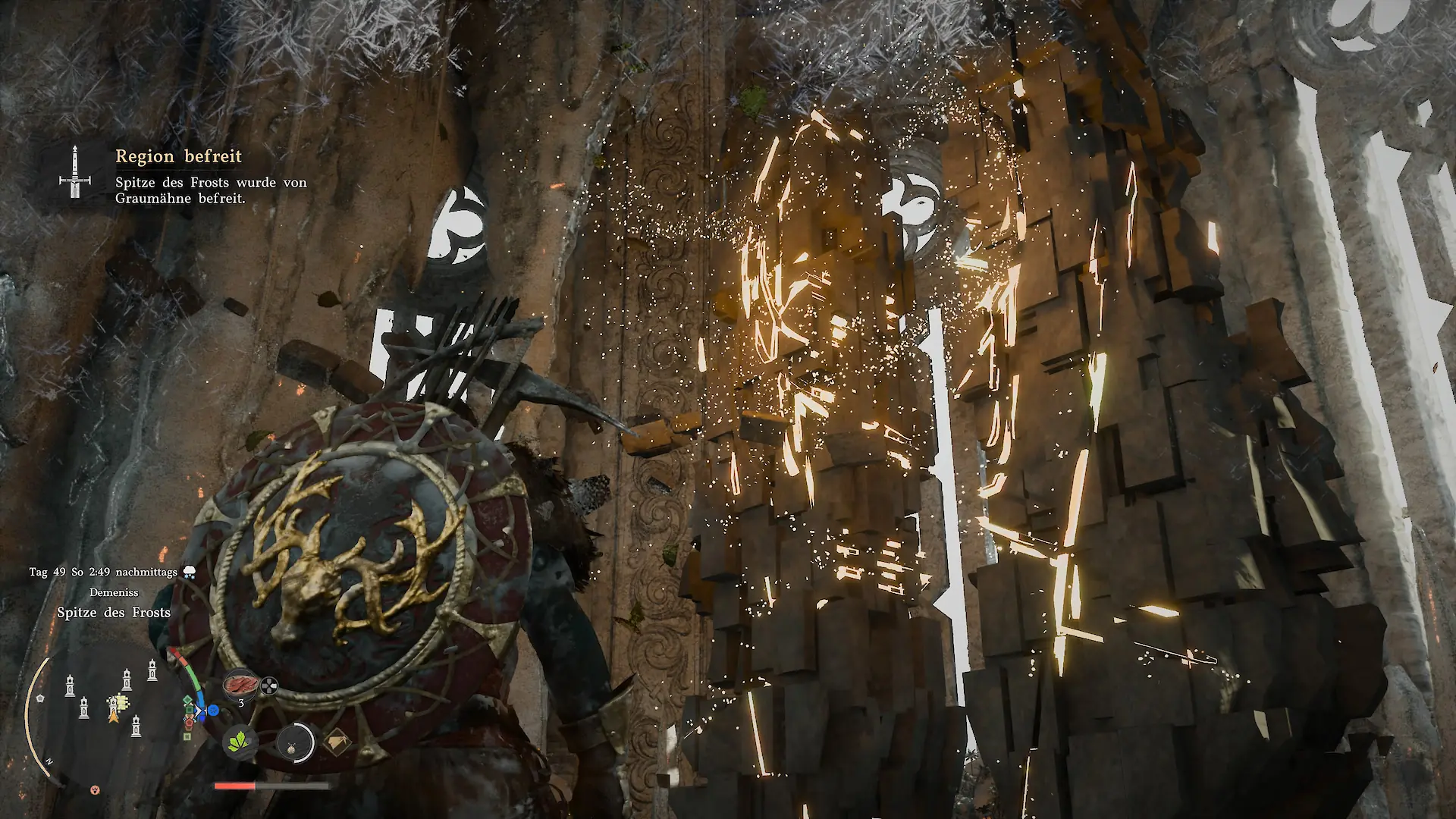Click the pentagon marker on minimap edge
The width and height of the screenshot is (1456, 819).
coord(41,697)
